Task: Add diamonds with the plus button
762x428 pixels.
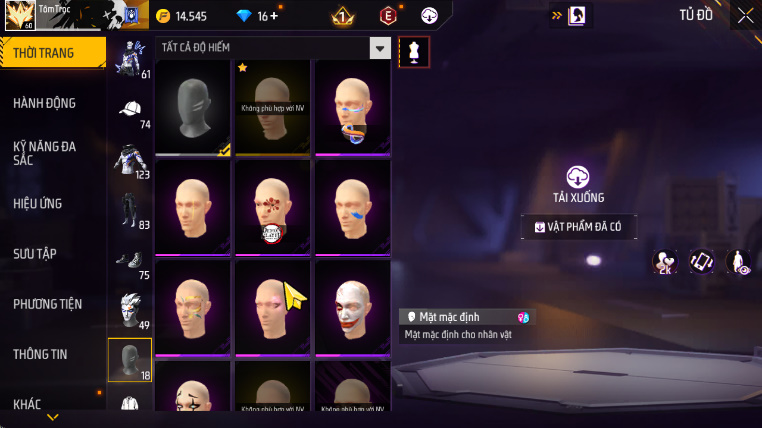Action: click(274, 16)
